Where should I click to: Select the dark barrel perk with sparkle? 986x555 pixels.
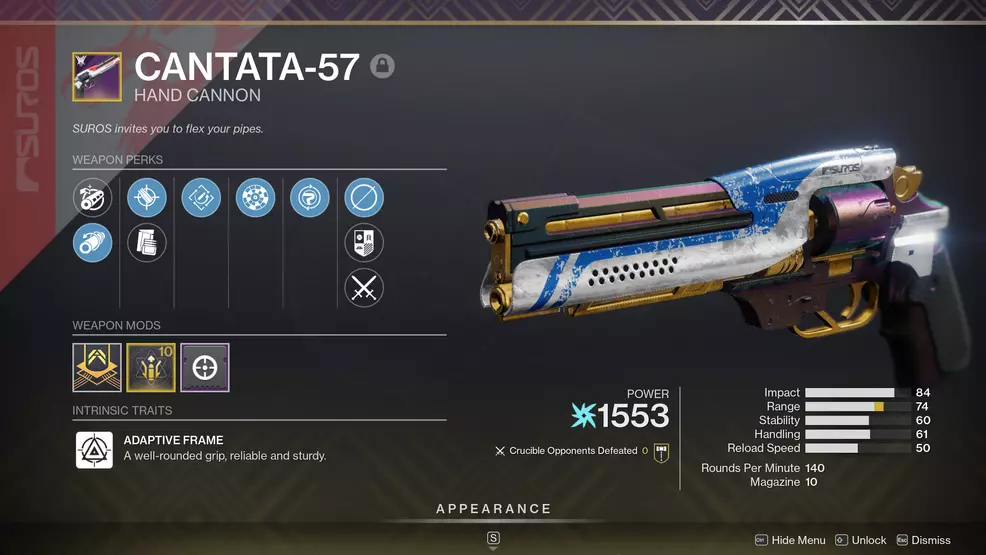[93, 198]
